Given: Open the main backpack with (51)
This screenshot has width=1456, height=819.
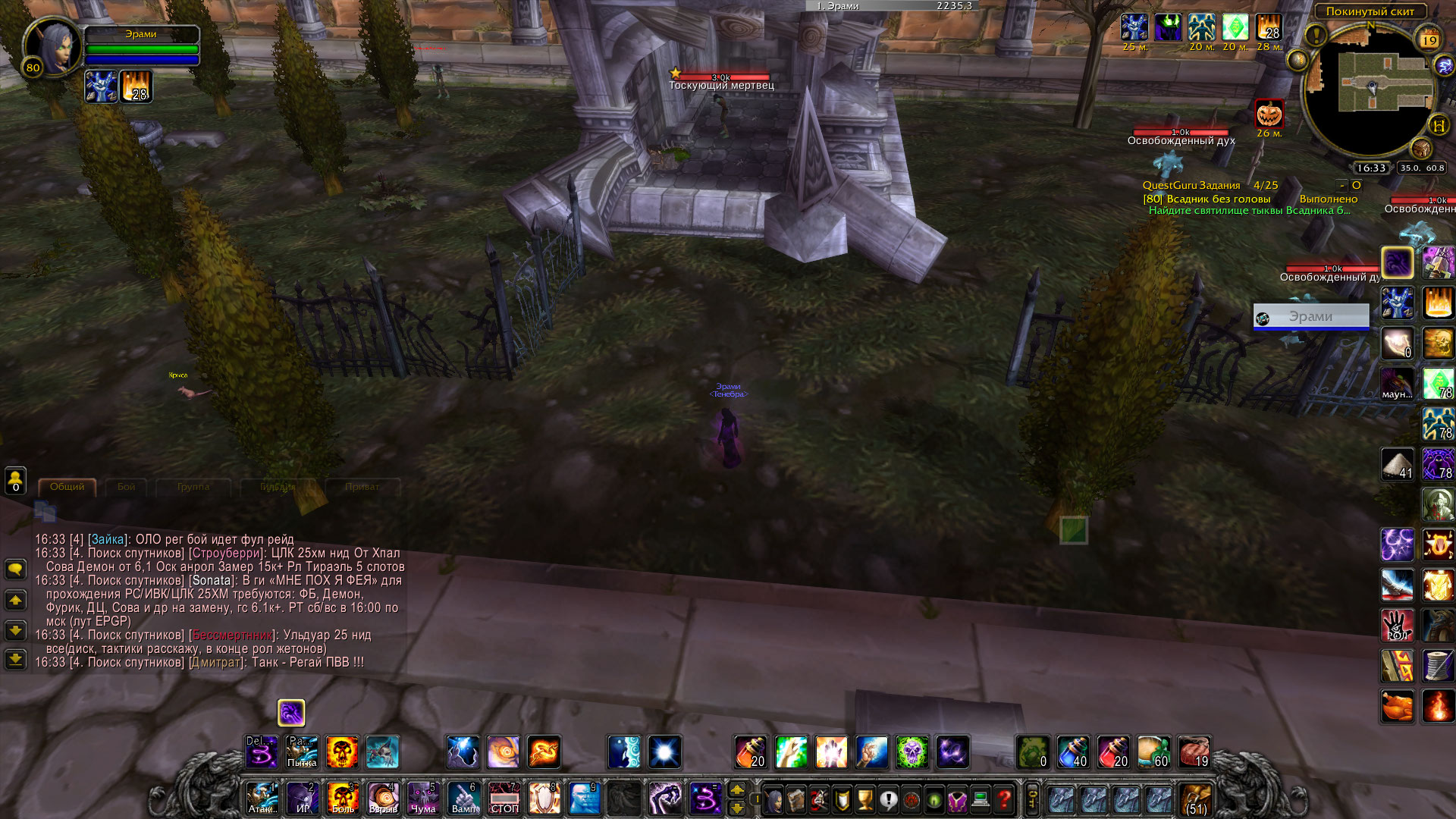Looking at the screenshot, I should [x=1196, y=800].
